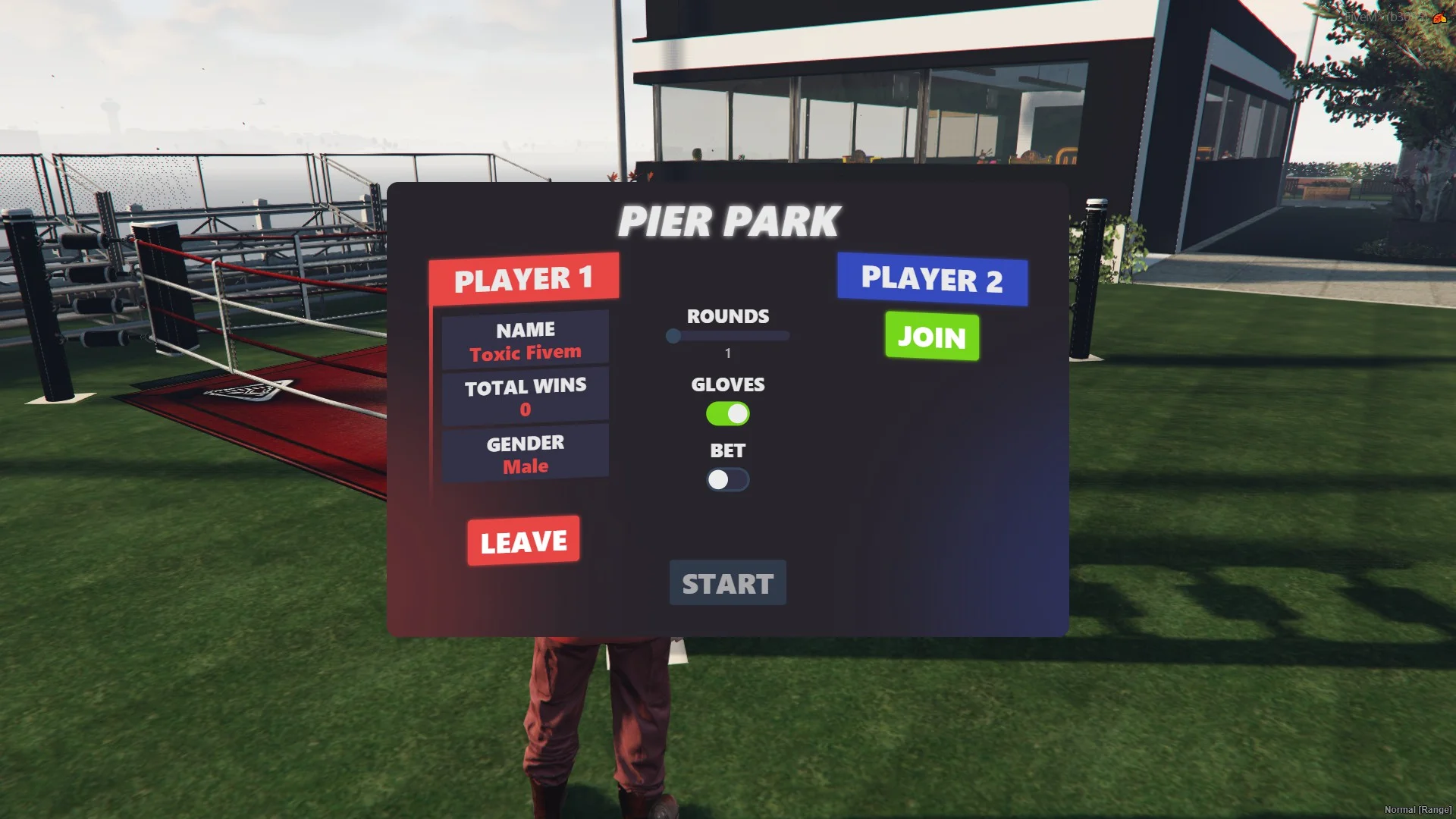
Task: Click the Rounds slider handle
Action: coord(673,336)
